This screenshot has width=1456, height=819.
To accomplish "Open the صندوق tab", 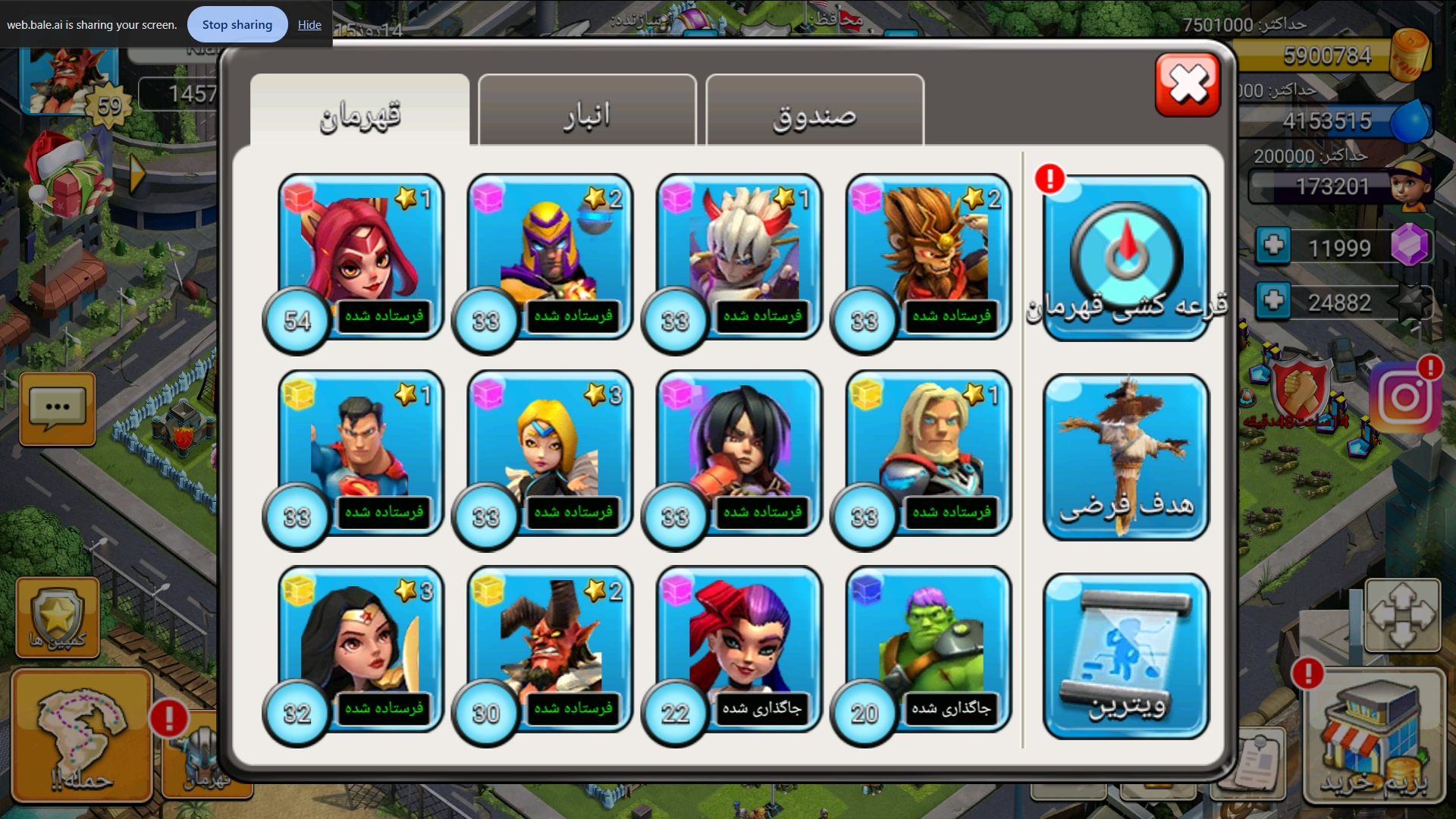I will (x=814, y=114).
